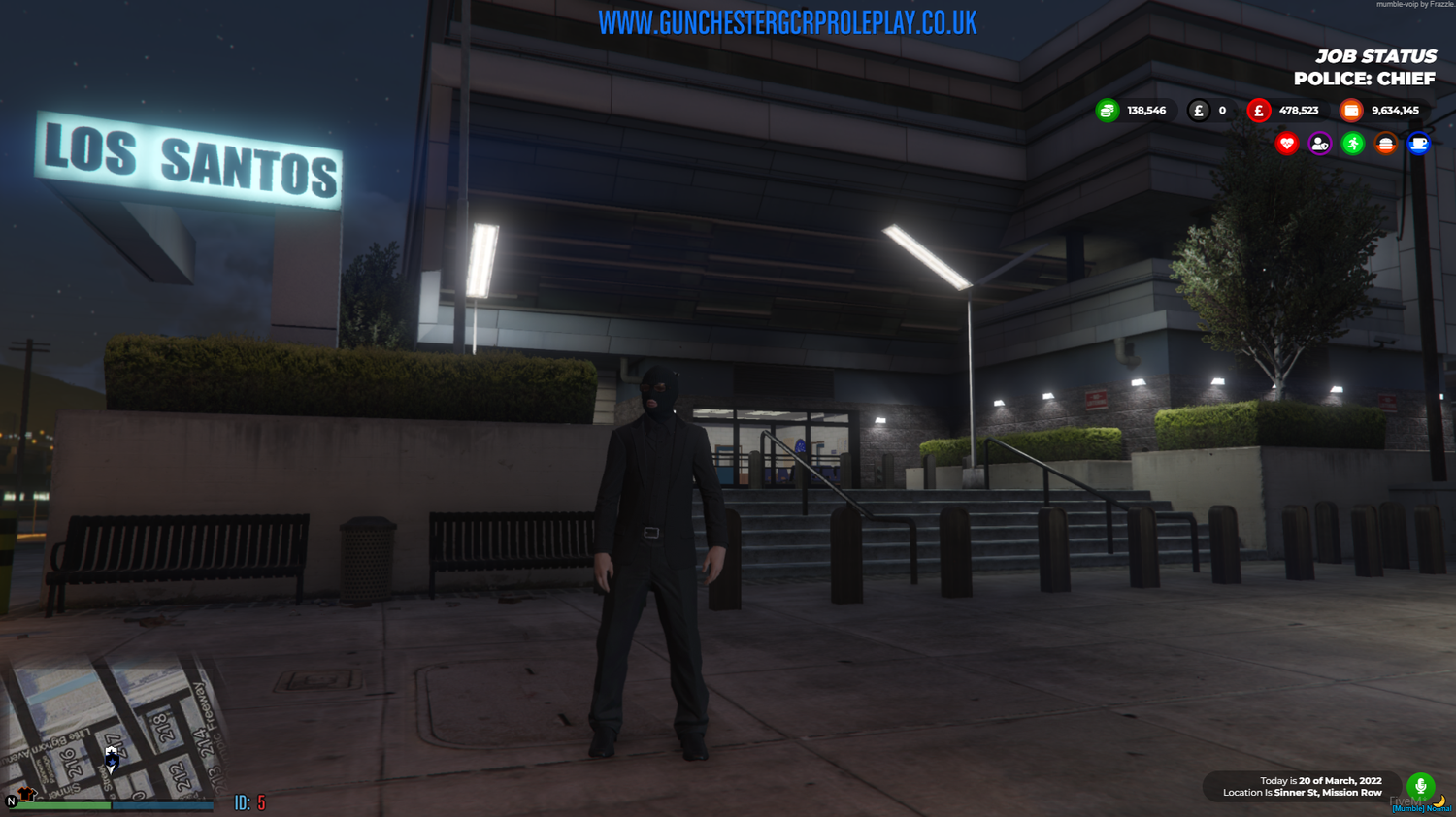Open the orange wallet balance icon

[1351, 110]
